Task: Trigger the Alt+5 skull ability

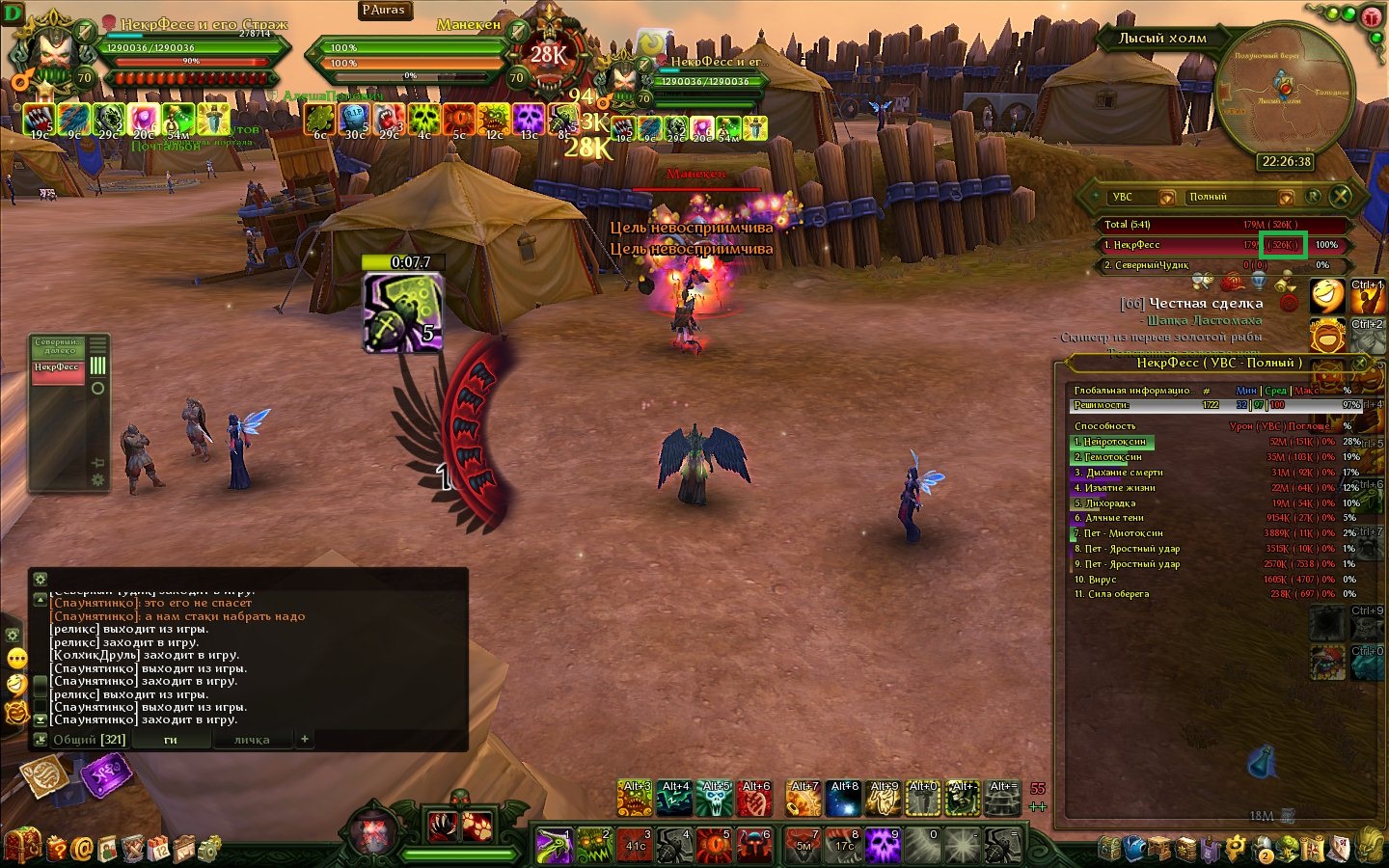Action: click(x=716, y=799)
